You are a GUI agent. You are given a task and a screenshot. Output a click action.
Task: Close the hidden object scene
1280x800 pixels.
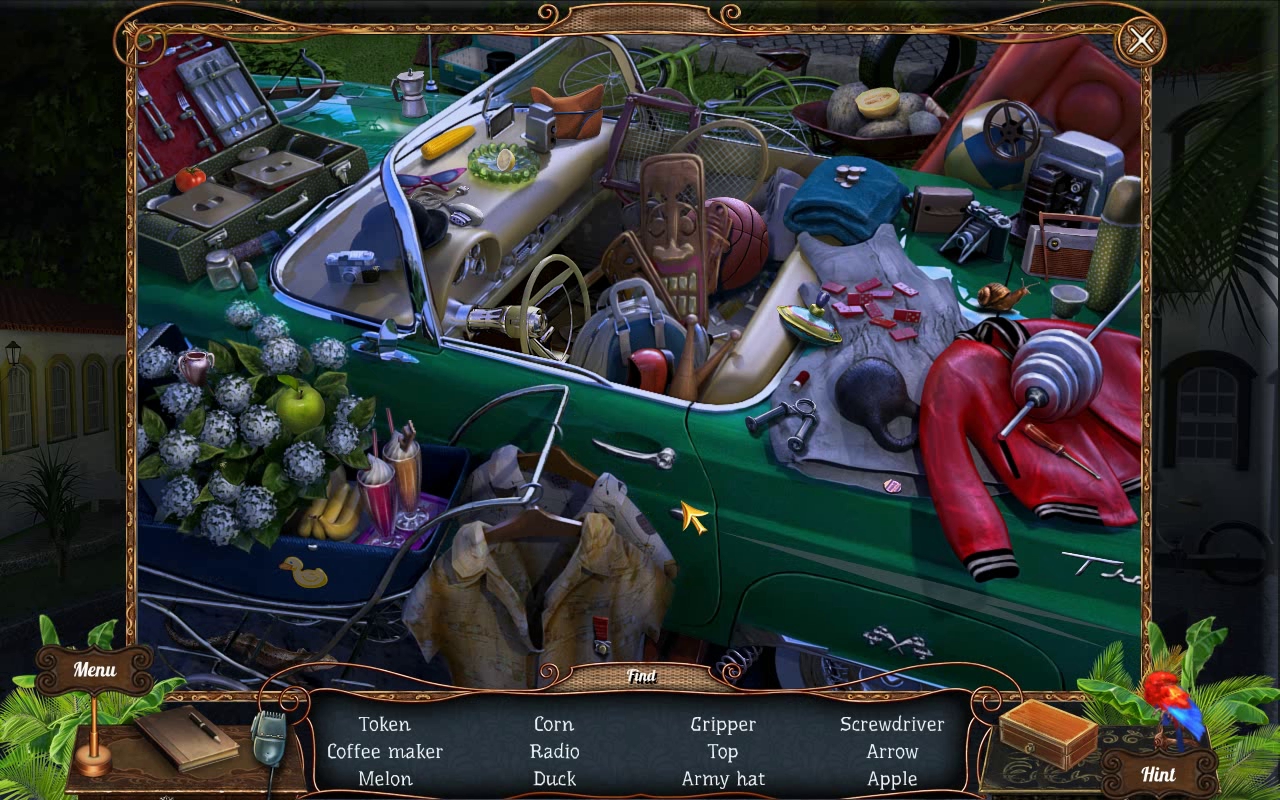point(1140,41)
